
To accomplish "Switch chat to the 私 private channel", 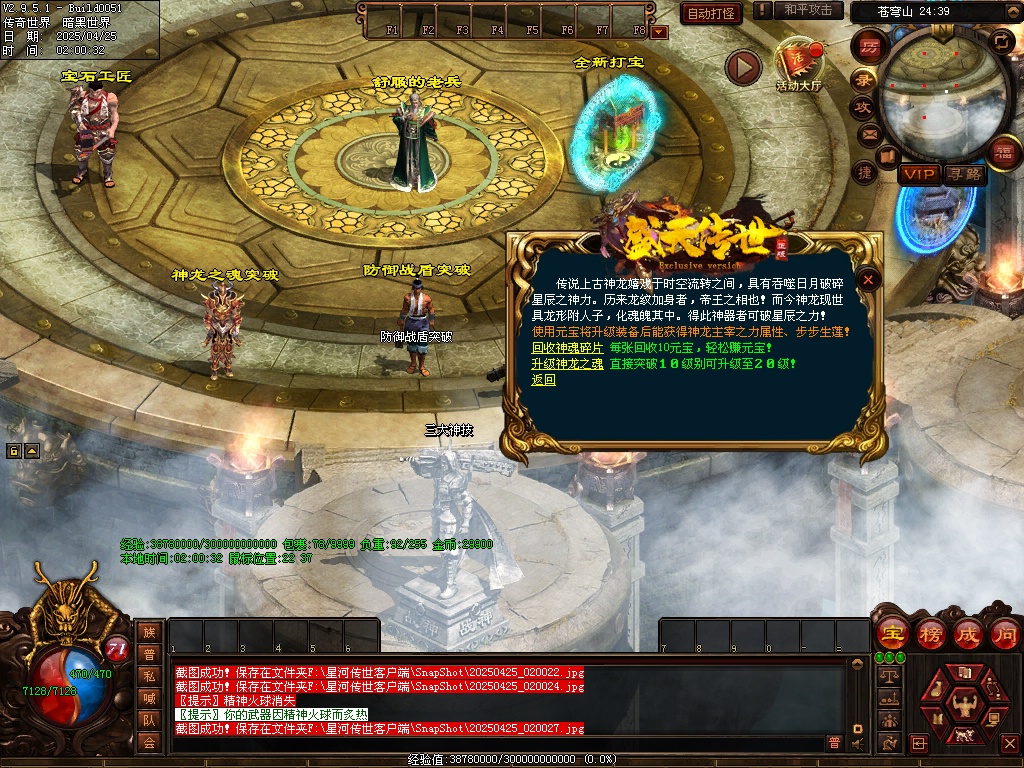I will point(149,676).
